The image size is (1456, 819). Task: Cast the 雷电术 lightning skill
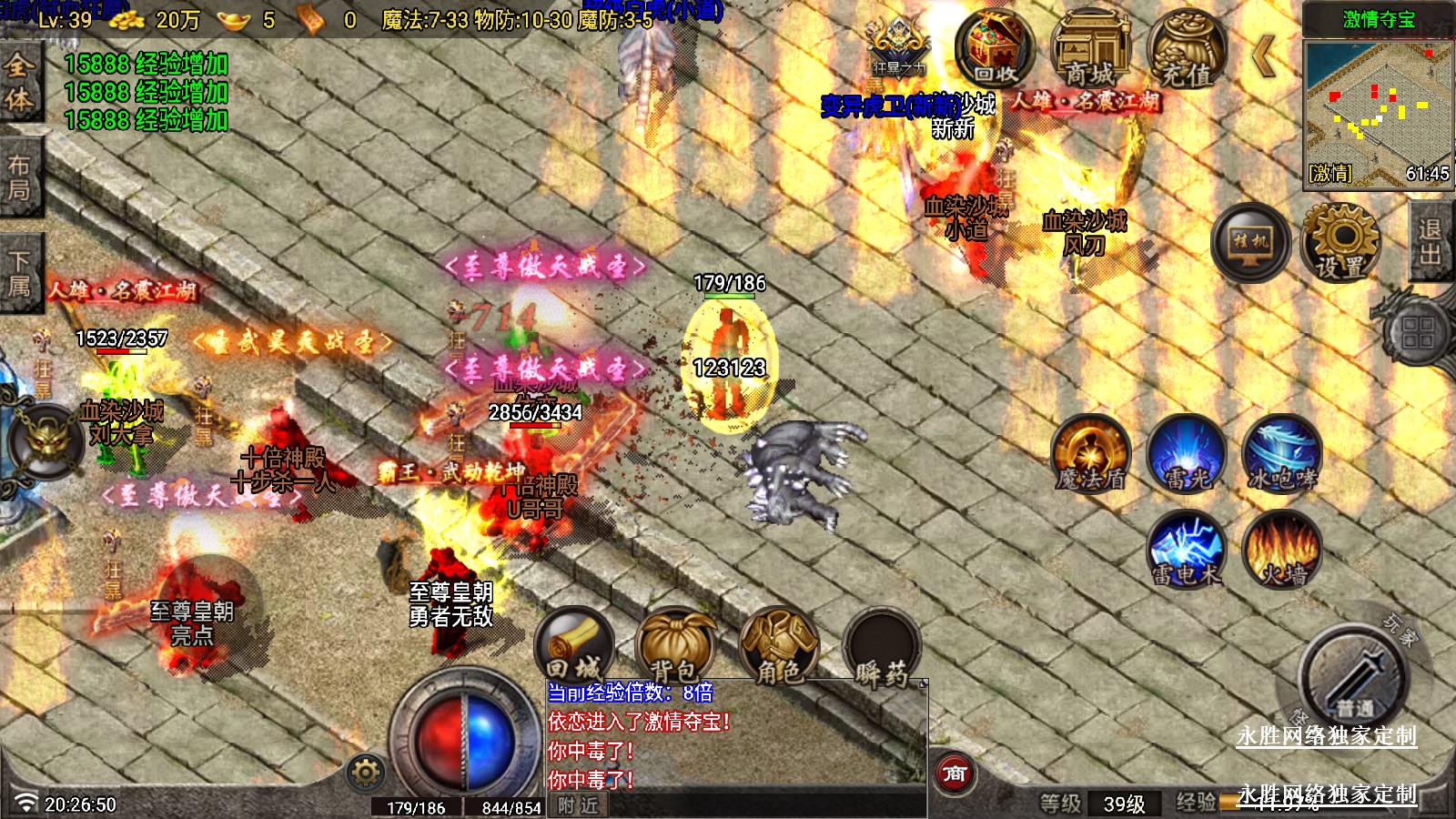coord(1186,550)
